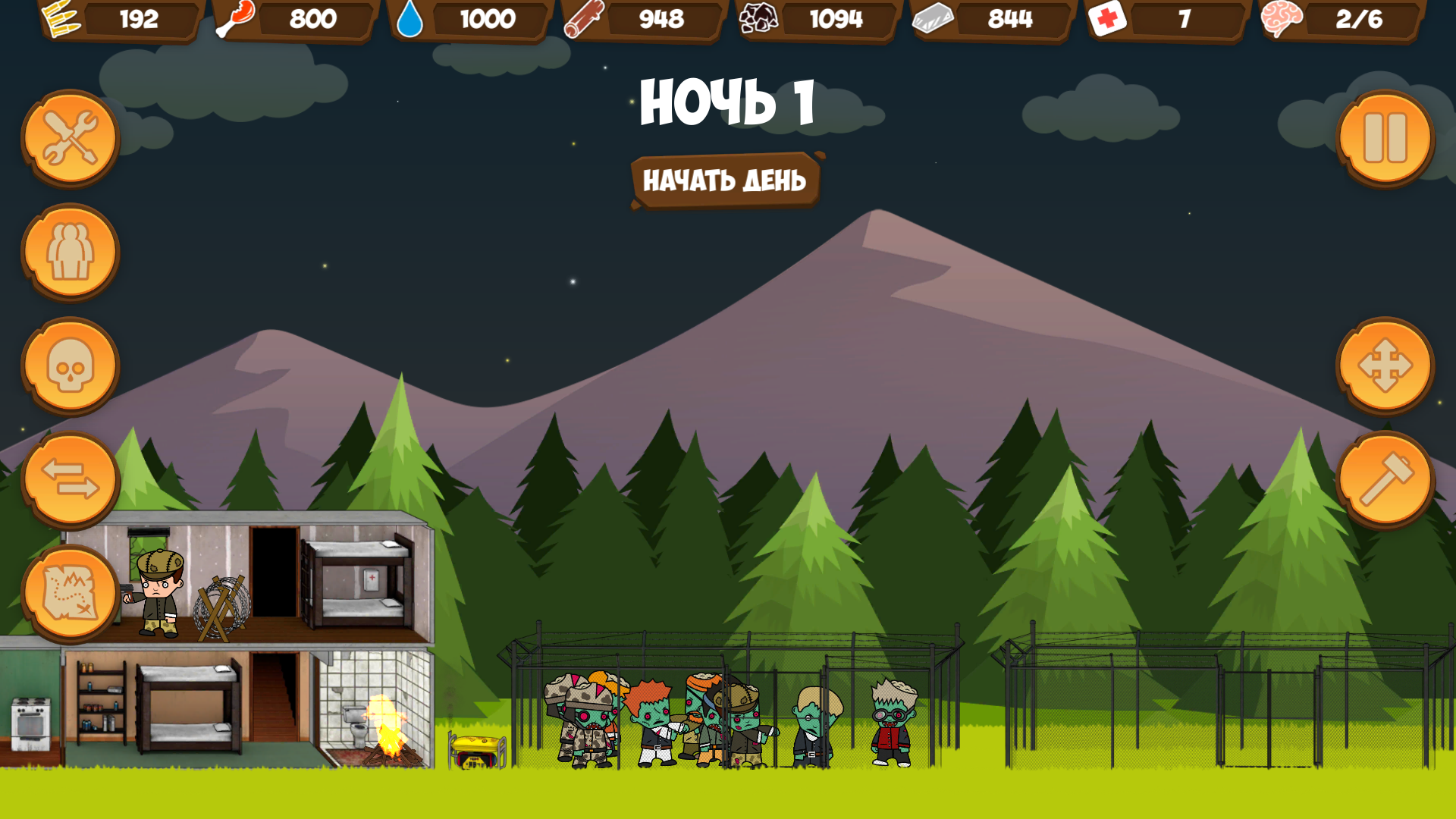Click the water droplet resource icon

pos(410,20)
